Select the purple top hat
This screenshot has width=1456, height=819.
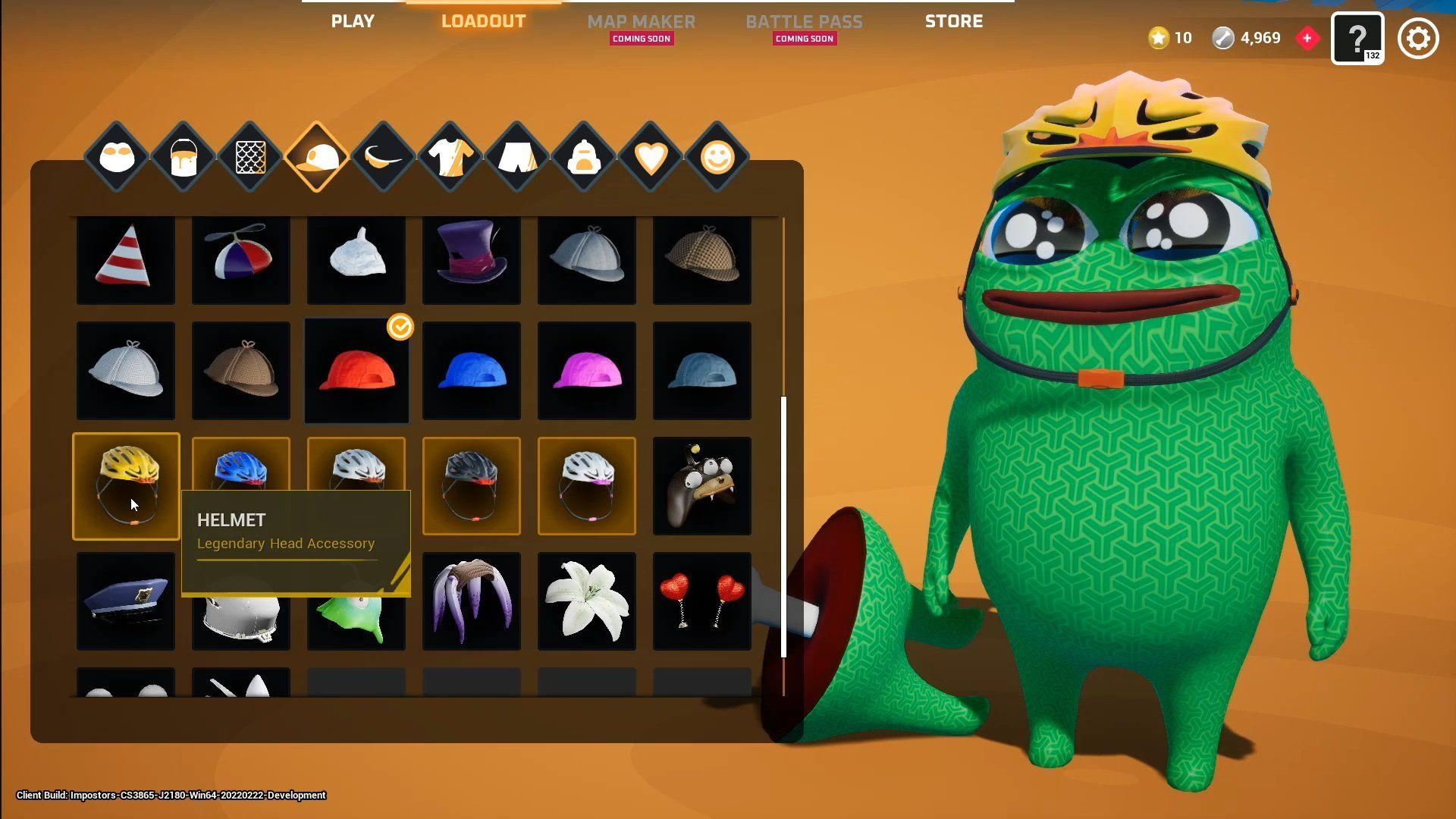[472, 258]
